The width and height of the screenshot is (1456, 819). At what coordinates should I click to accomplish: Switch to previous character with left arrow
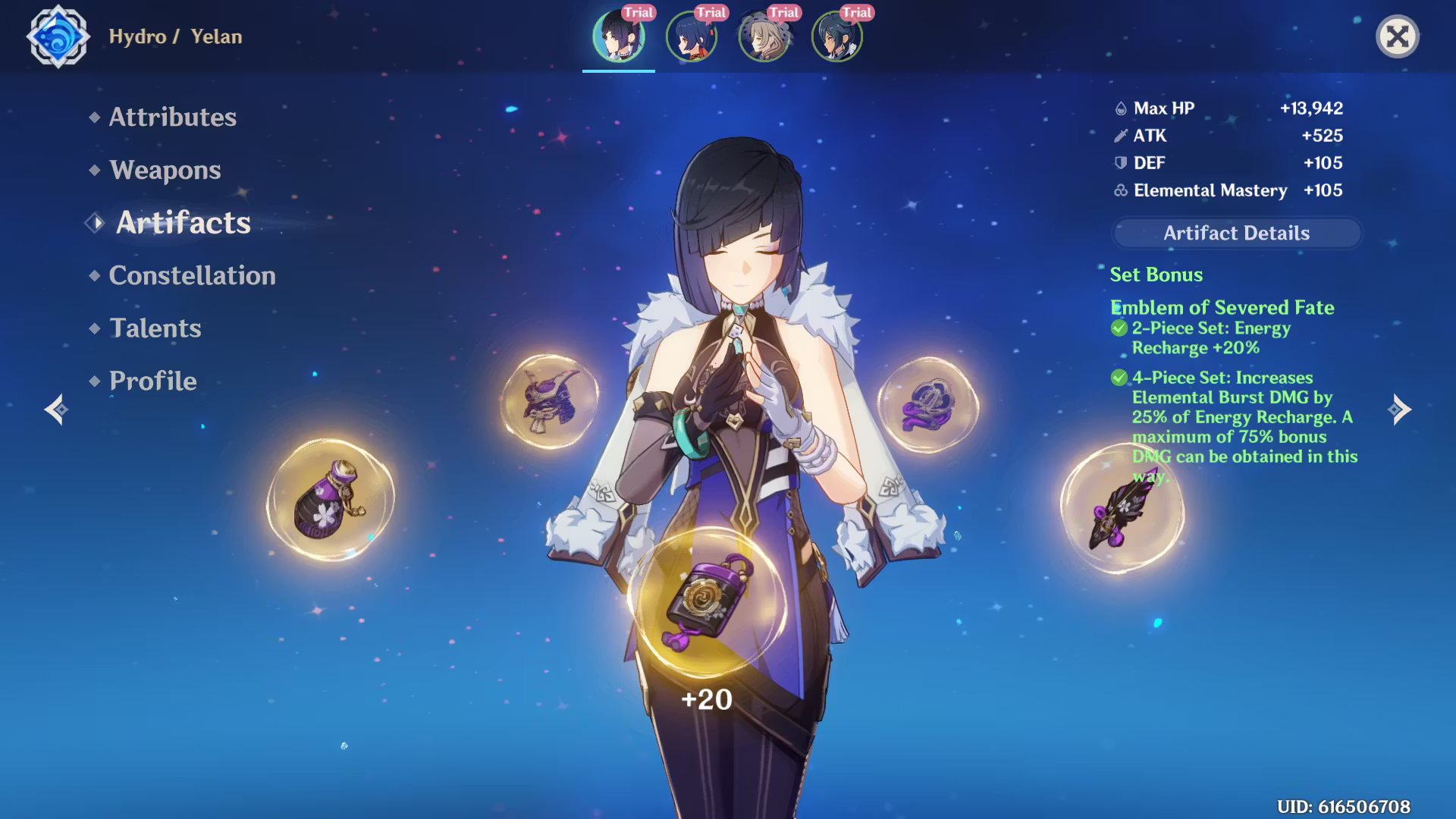pos(56,409)
